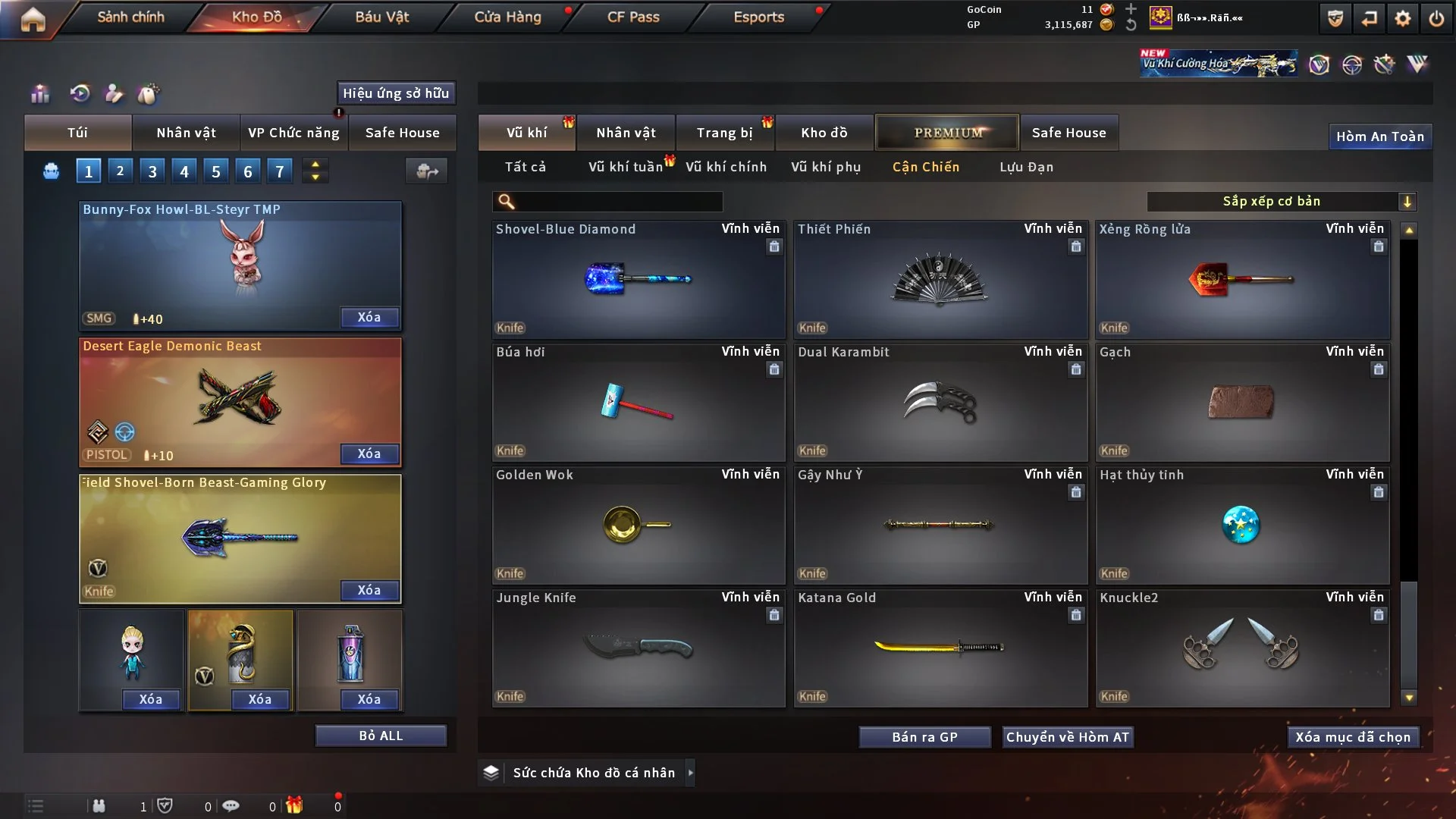Open the gear settings icon
Screen dimensions: 1456x819
tap(1403, 18)
